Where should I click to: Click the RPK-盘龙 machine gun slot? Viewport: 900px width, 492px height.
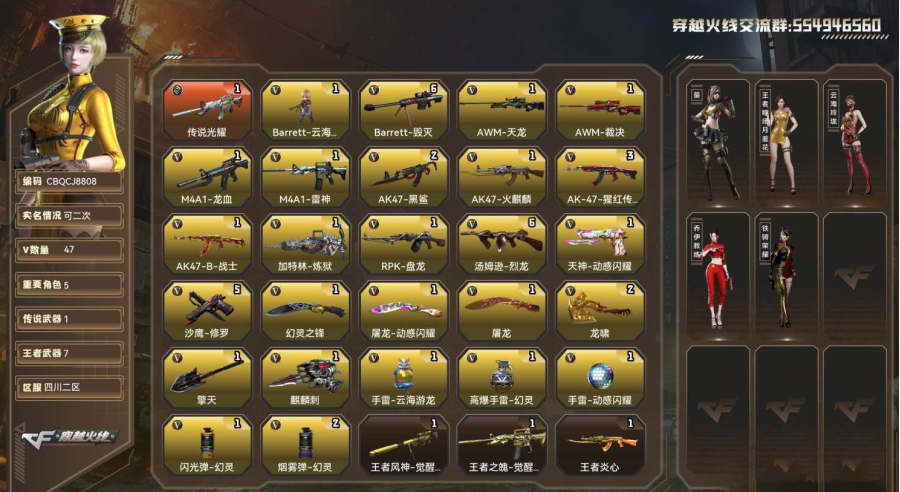[404, 244]
